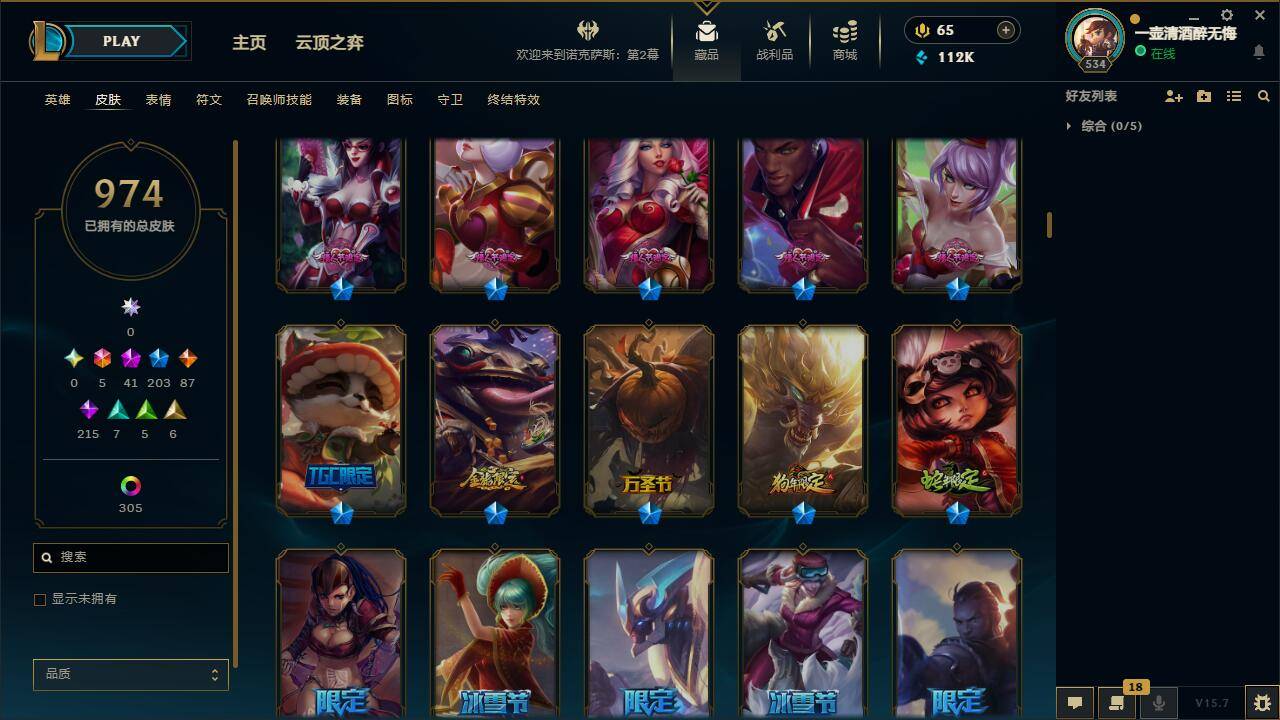Toggle the notification bell
Screen dimensions: 1280x720
coord(1259,51)
